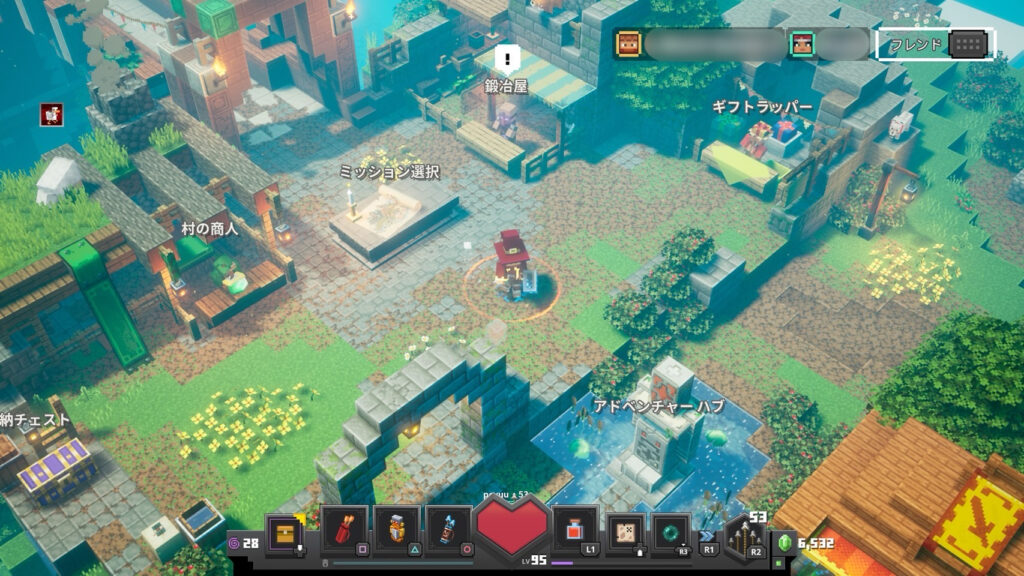Select the orange-framed player portrait
Image resolution: width=1024 pixels, height=576 pixels.
coord(628,44)
